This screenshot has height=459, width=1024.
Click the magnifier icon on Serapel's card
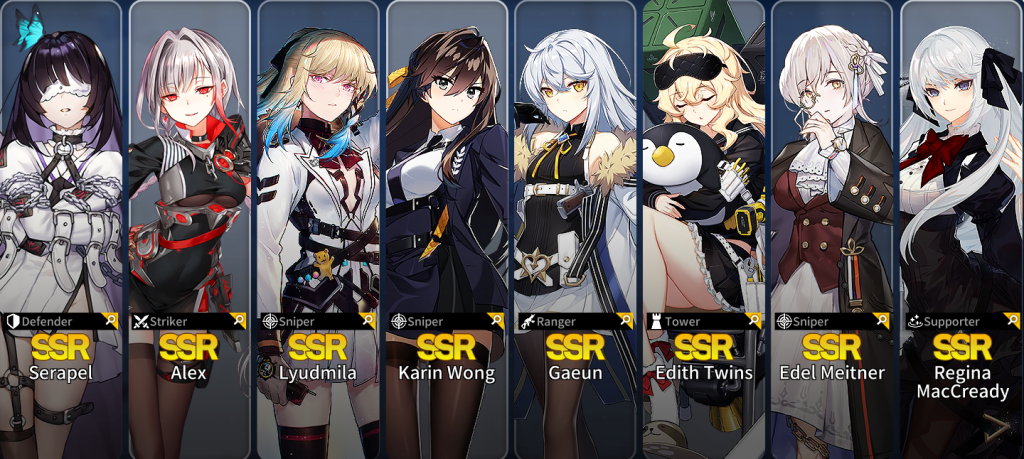click(x=111, y=321)
